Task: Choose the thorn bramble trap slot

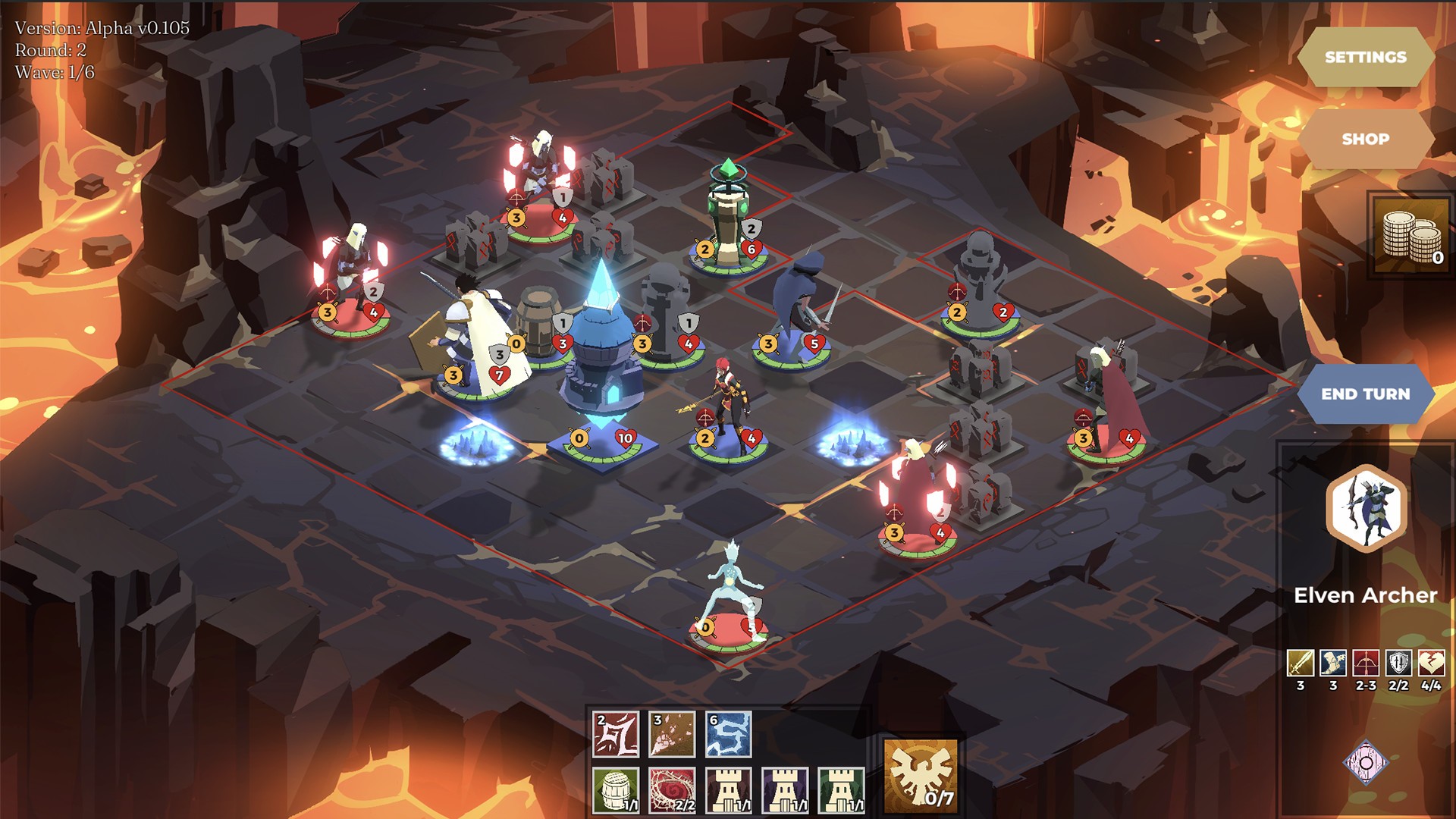Action: click(x=672, y=790)
